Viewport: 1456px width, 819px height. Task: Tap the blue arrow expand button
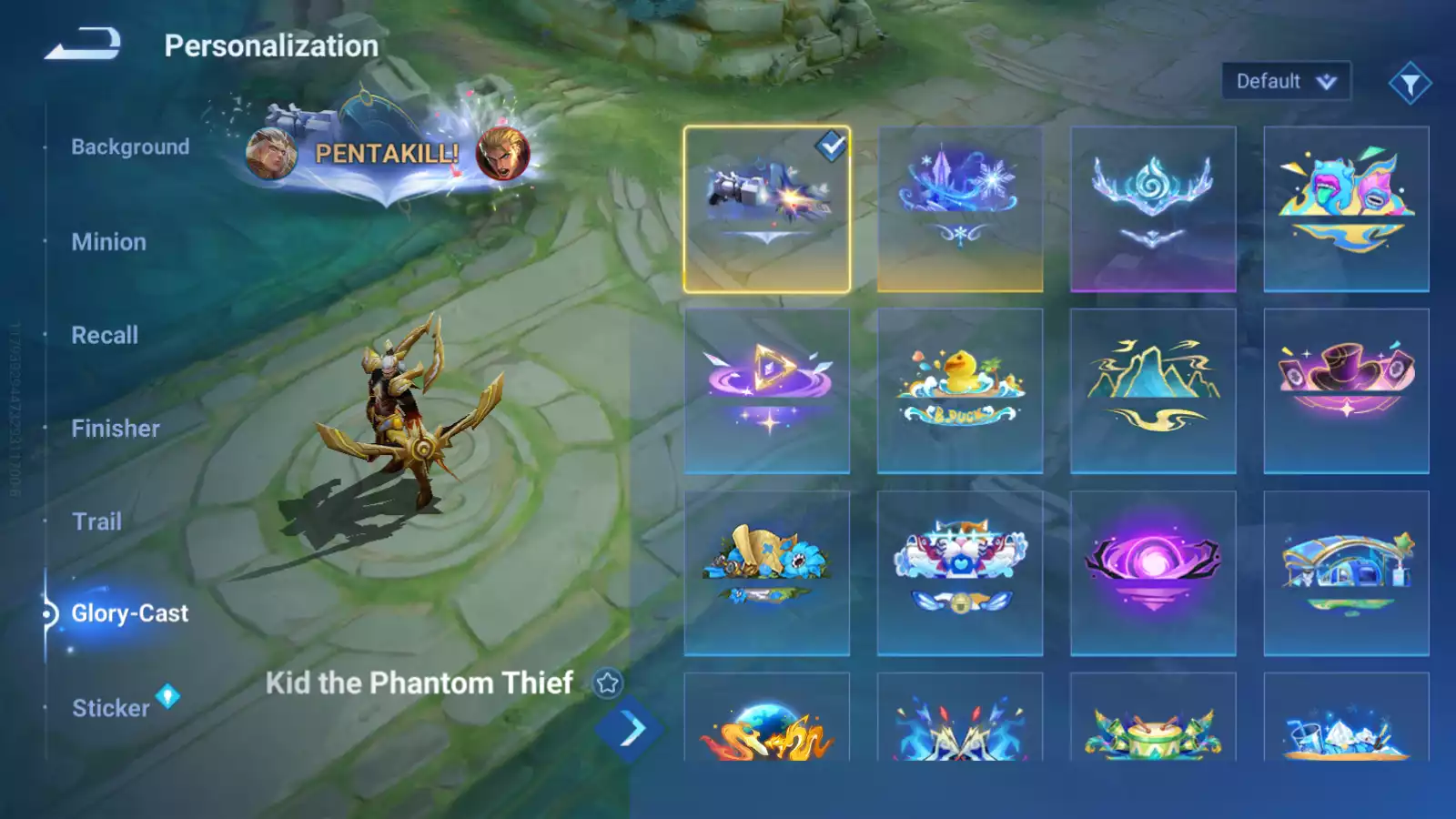[630, 729]
